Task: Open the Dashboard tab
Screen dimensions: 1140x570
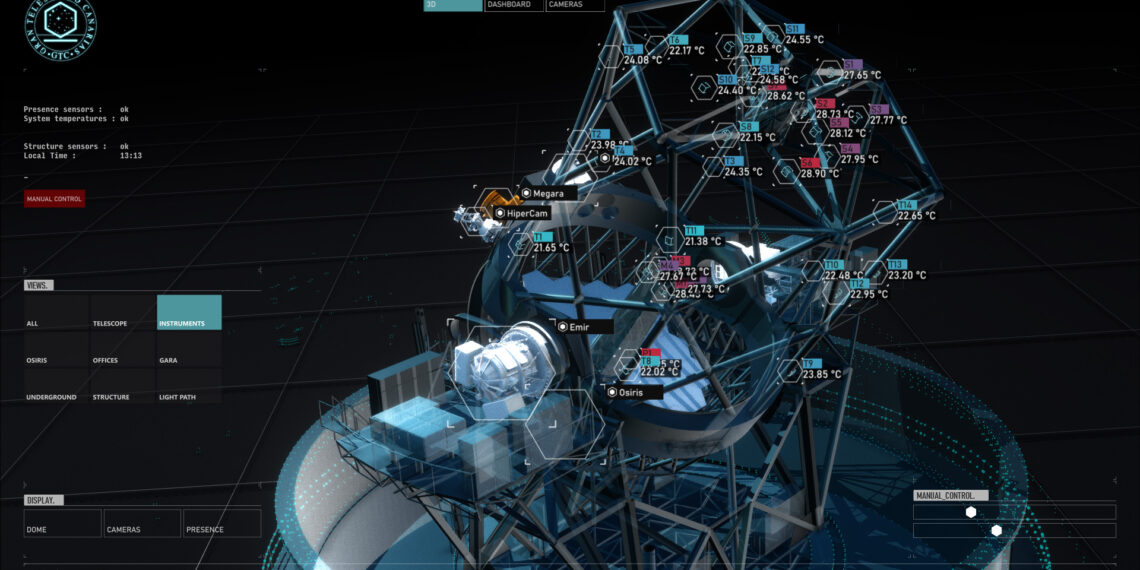Action: [x=513, y=5]
